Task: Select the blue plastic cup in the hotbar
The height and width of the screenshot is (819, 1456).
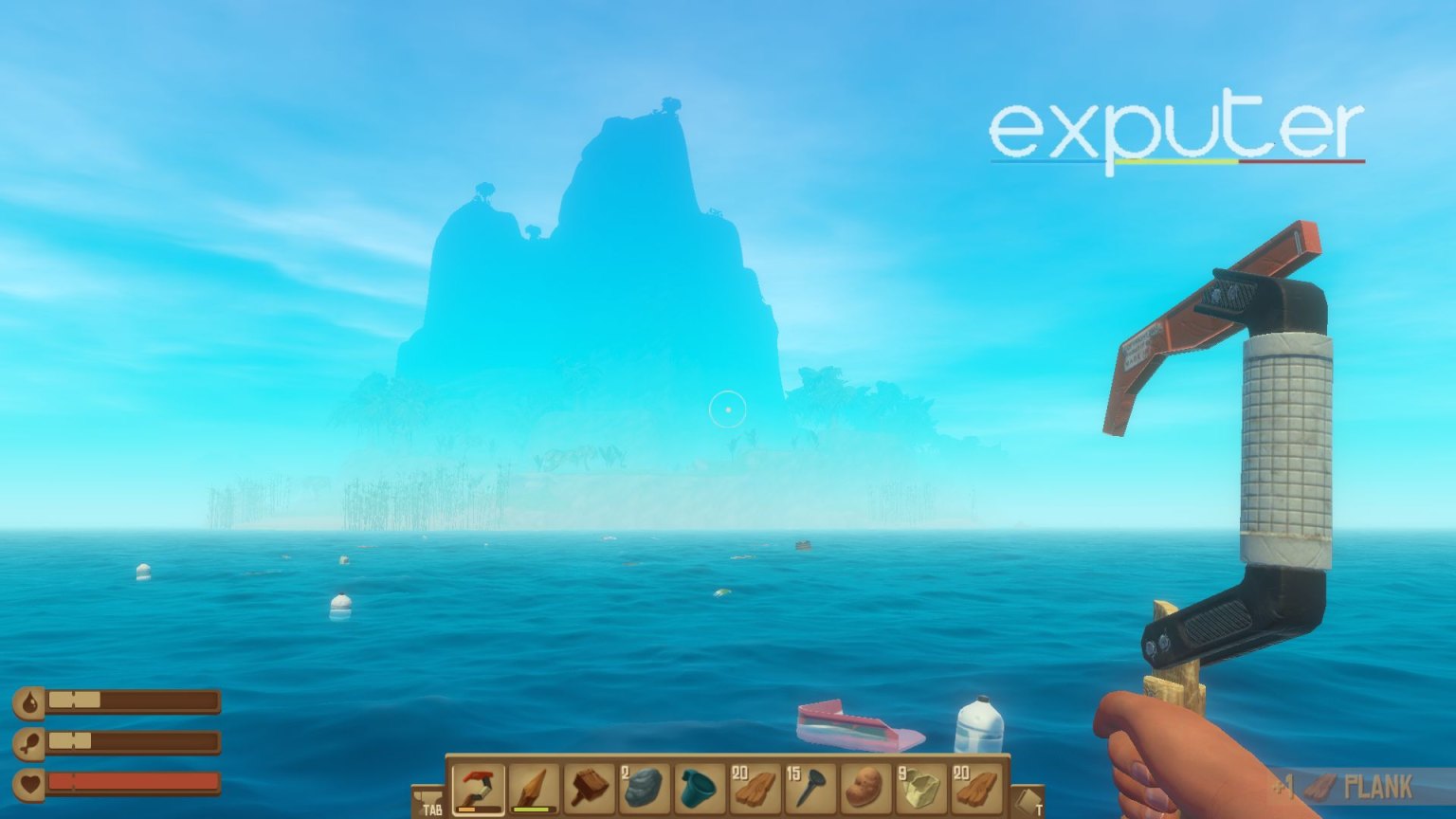Action: [x=697, y=788]
